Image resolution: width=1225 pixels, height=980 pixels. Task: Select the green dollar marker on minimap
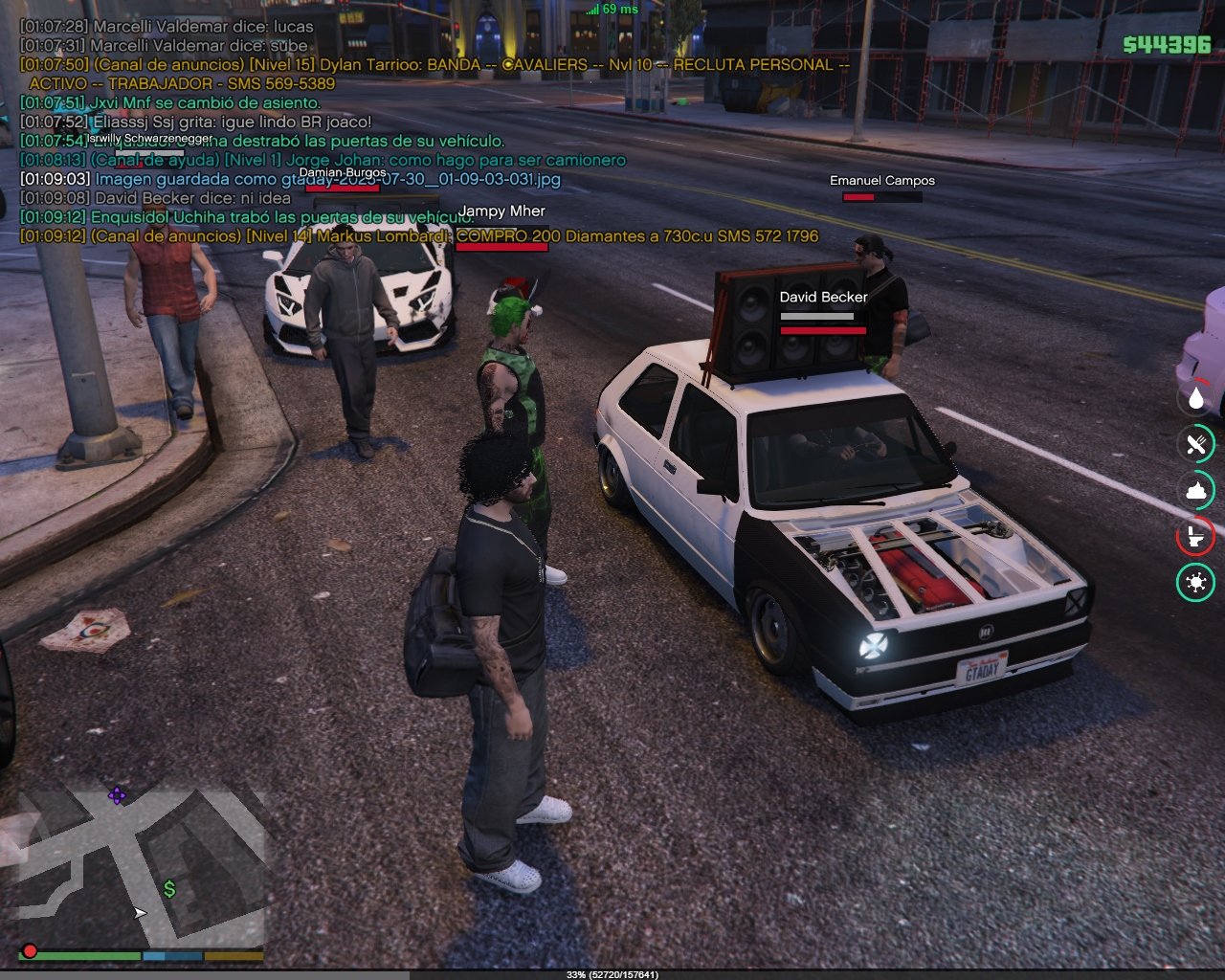point(169,889)
